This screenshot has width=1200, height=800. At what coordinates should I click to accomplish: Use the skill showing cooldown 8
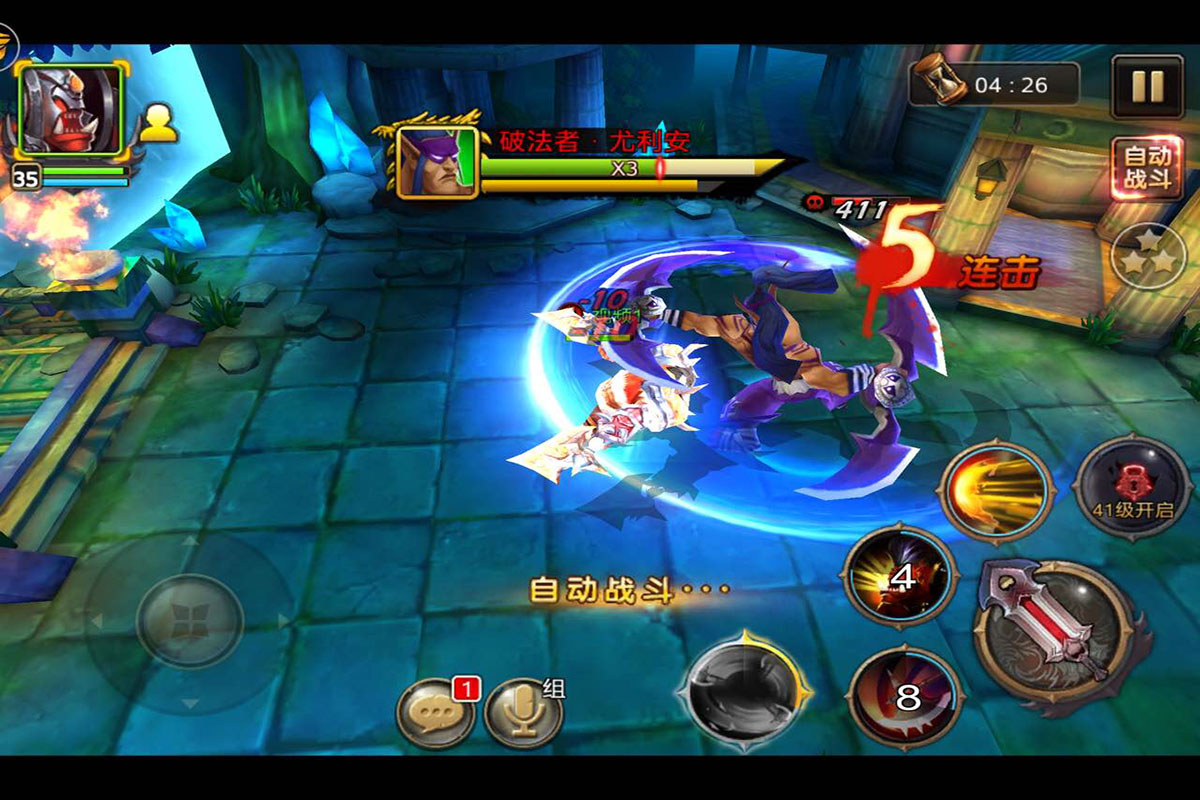[x=905, y=697]
